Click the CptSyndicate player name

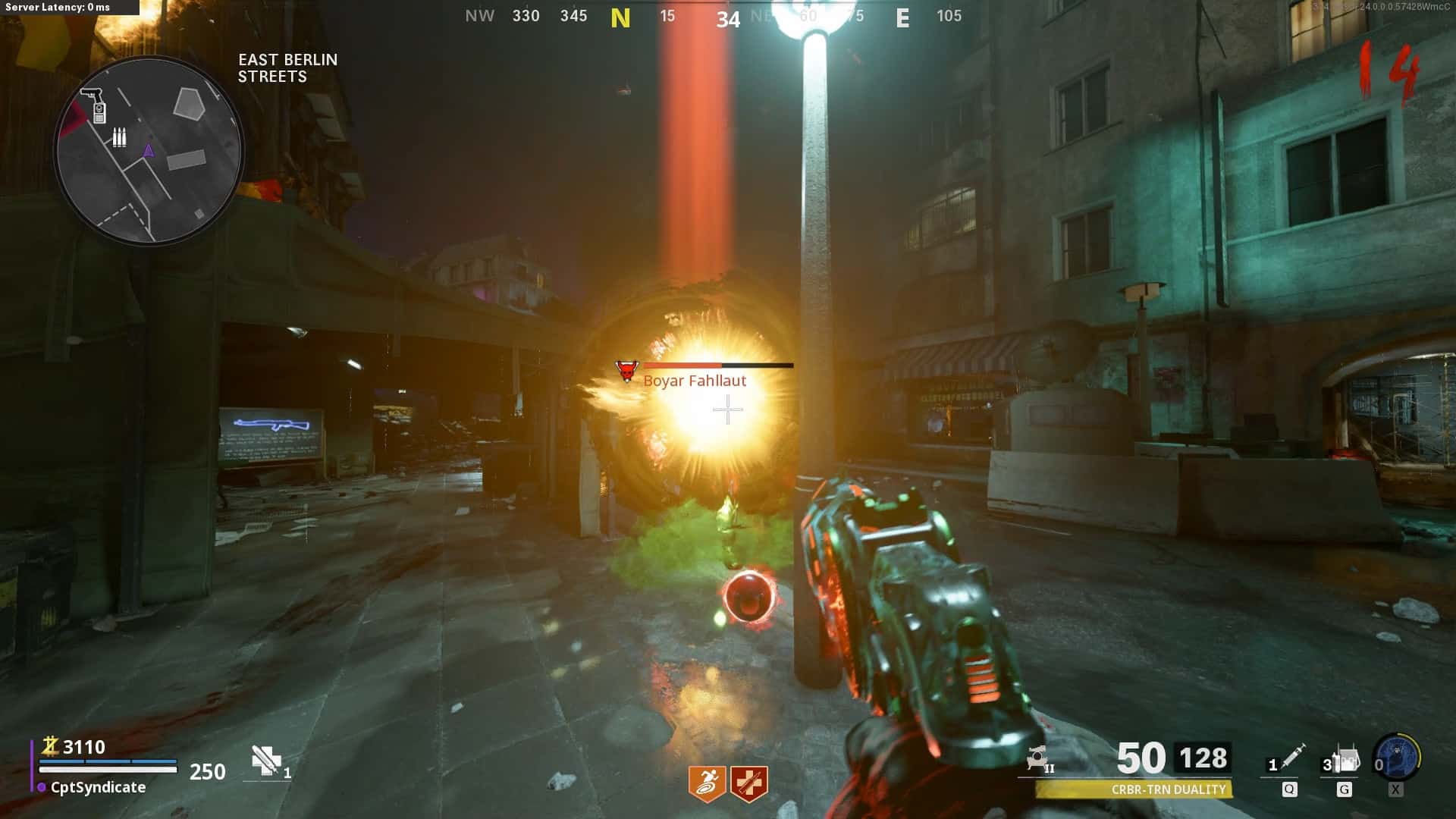98,788
